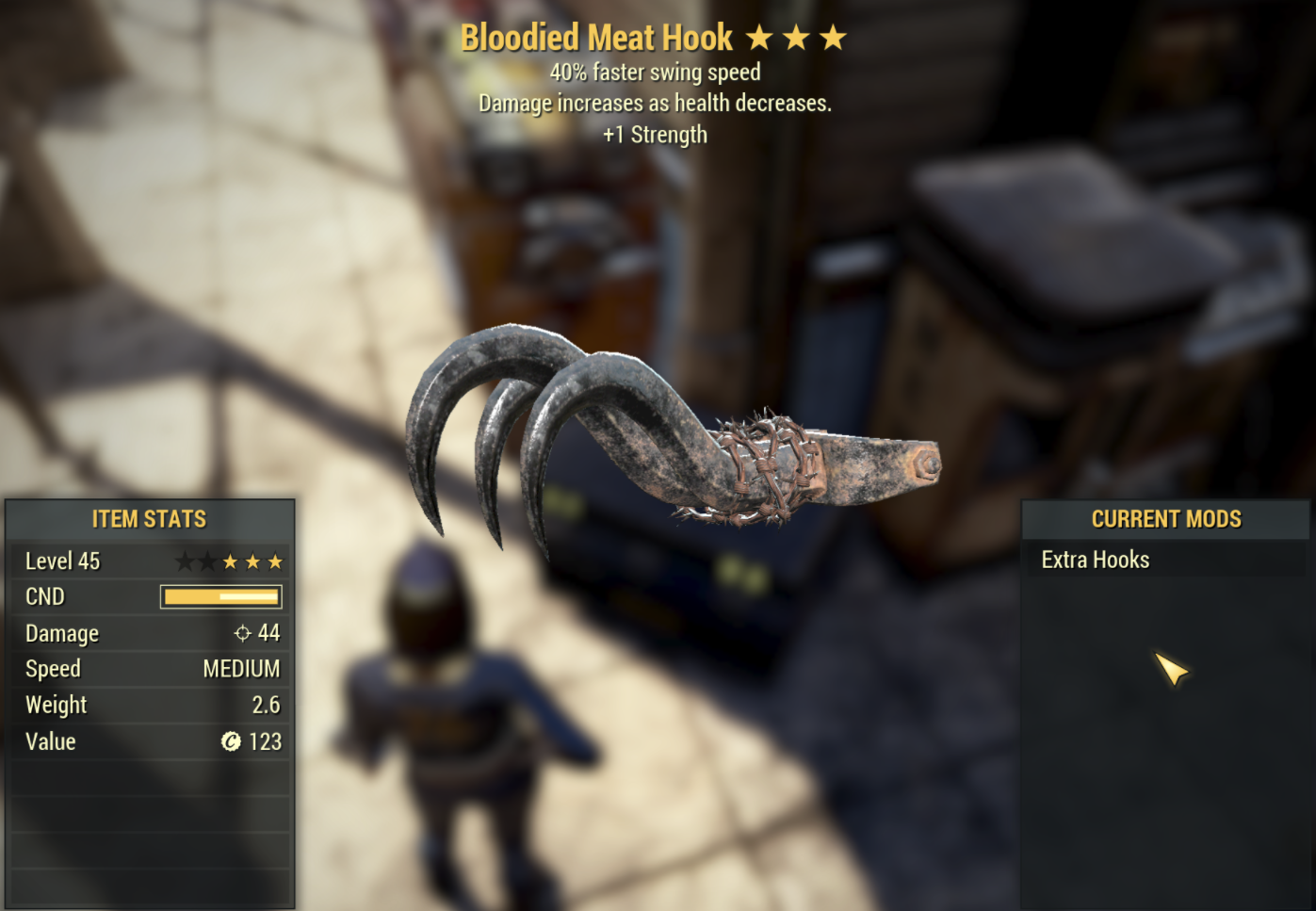Click the CND condition bar
1316x911 pixels.
click(x=221, y=596)
